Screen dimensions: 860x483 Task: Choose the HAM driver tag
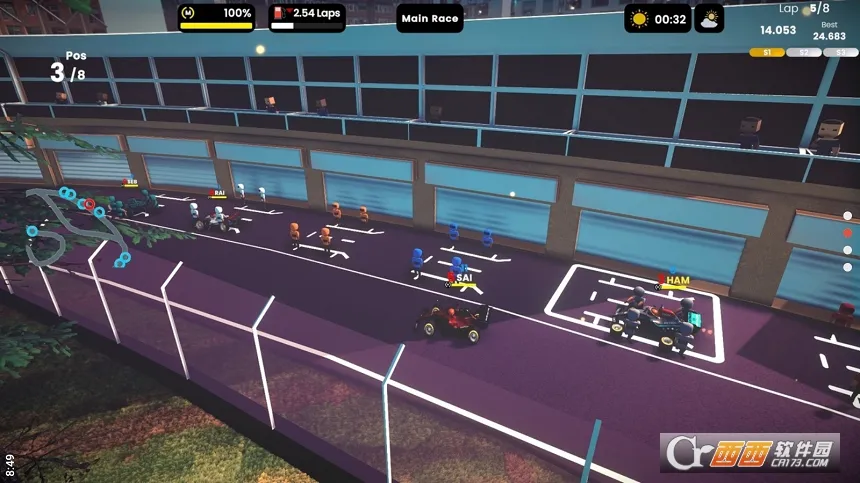(675, 281)
